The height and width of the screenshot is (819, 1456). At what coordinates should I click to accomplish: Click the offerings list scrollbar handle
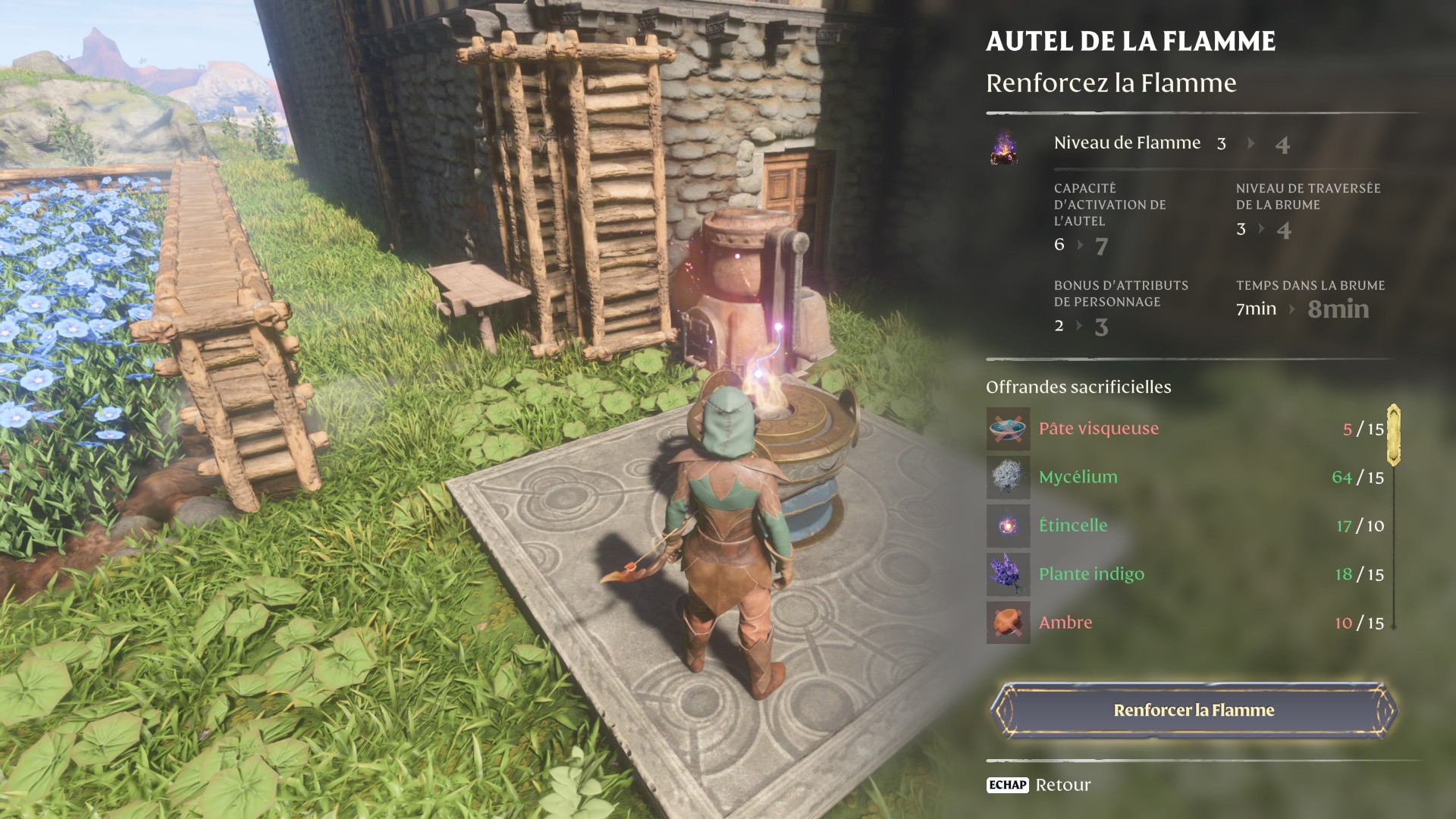1393,435
